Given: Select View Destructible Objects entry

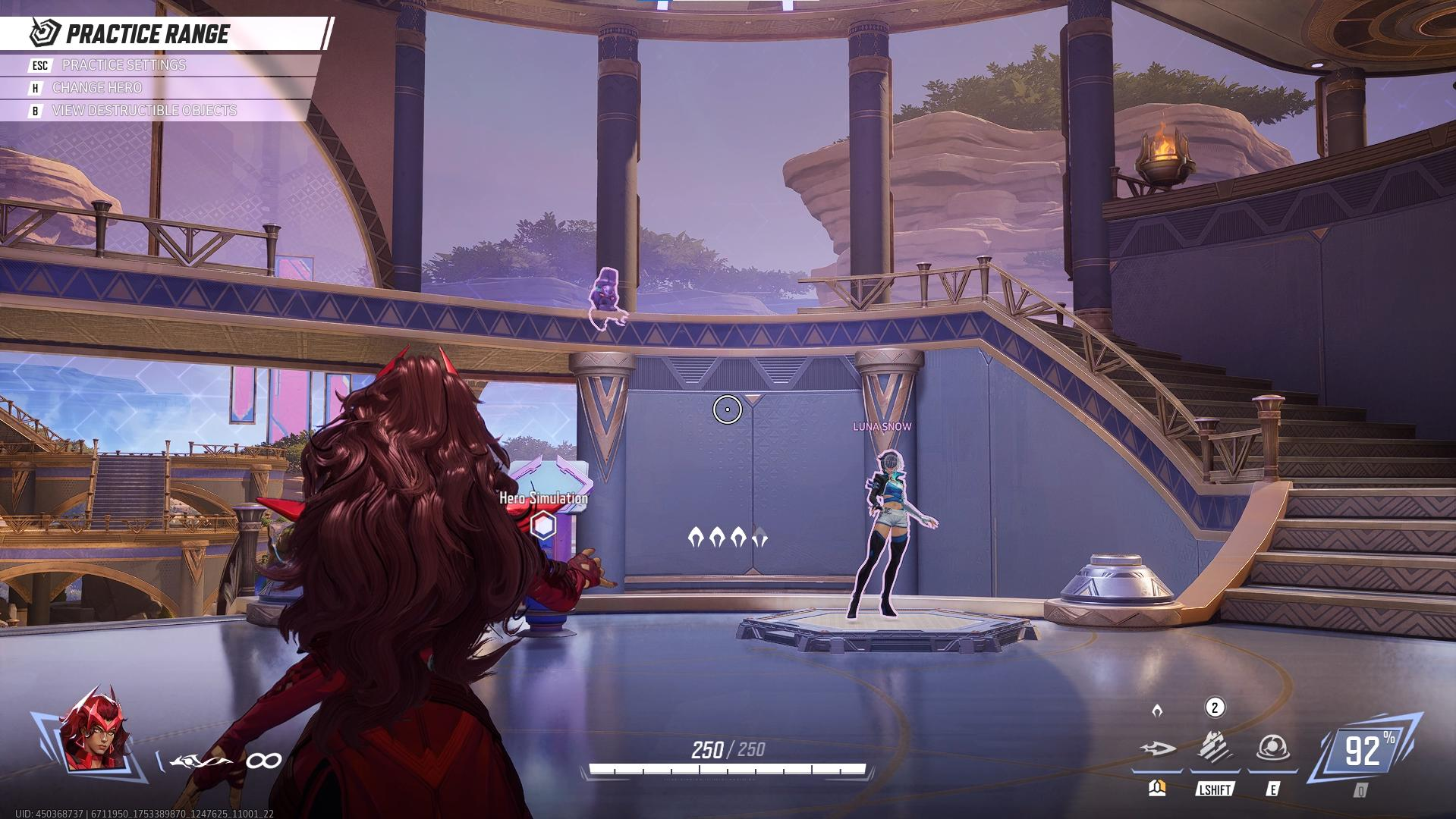Looking at the screenshot, I should click(x=144, y=111).
